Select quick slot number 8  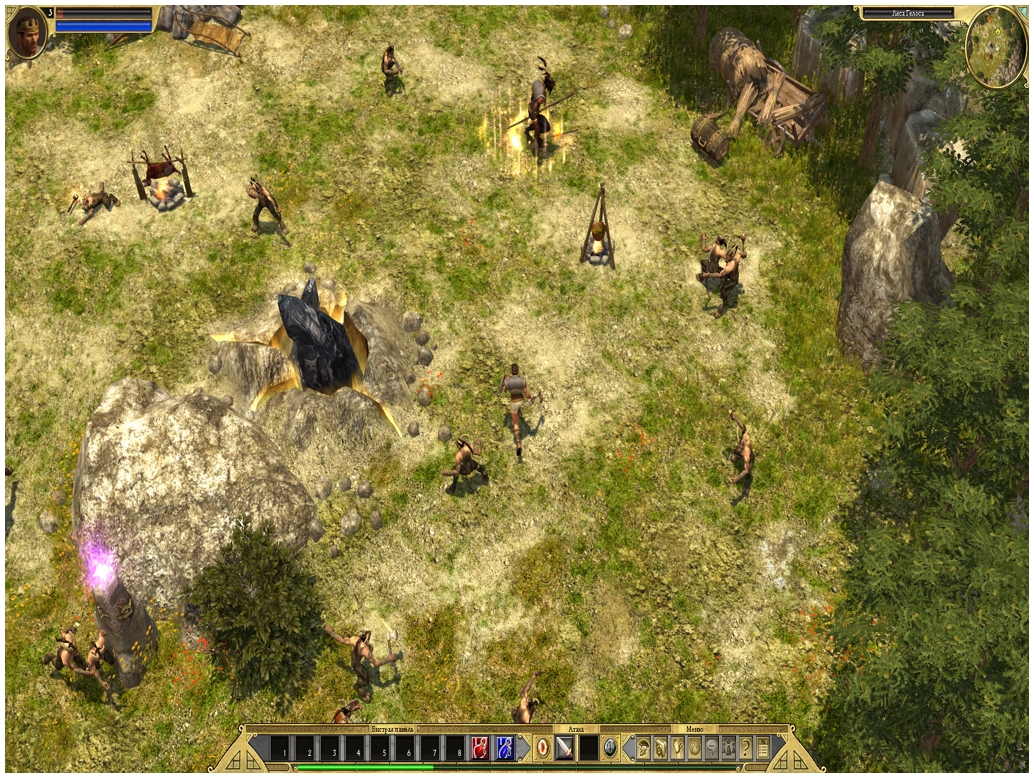coord(455,748)
